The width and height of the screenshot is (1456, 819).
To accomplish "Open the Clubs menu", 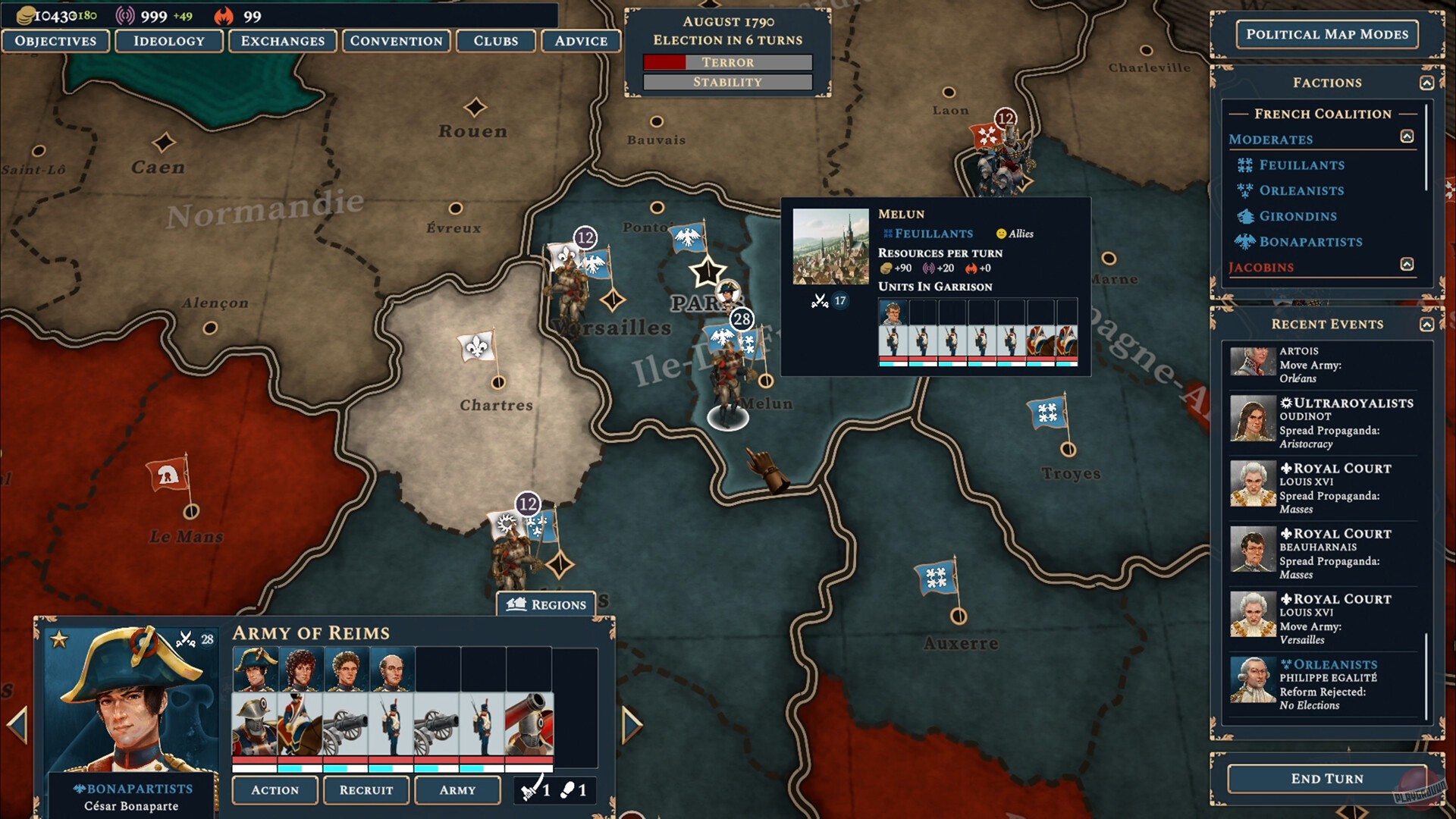I will (496, 41).
